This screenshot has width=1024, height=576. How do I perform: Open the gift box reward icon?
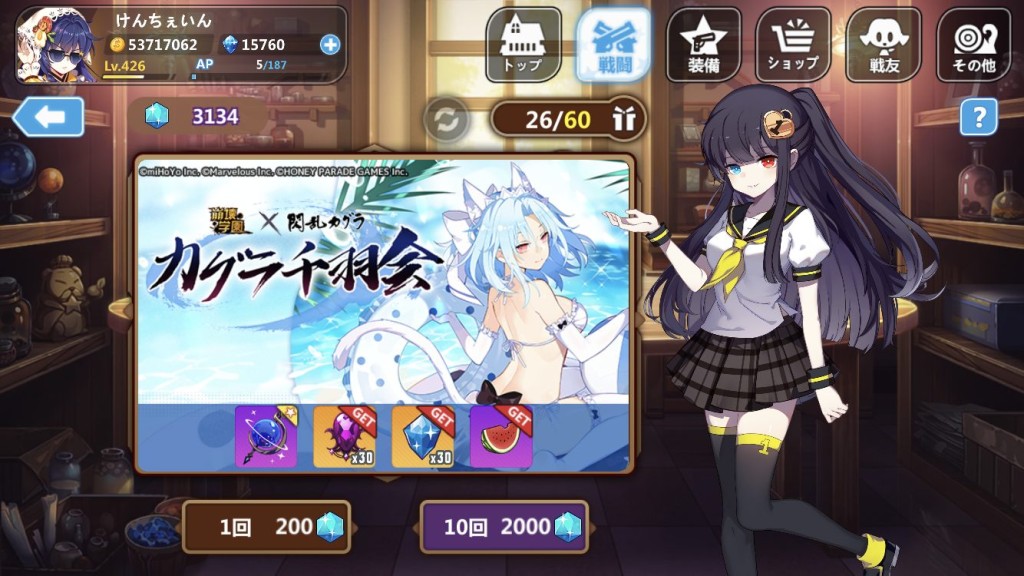[625, 120]
